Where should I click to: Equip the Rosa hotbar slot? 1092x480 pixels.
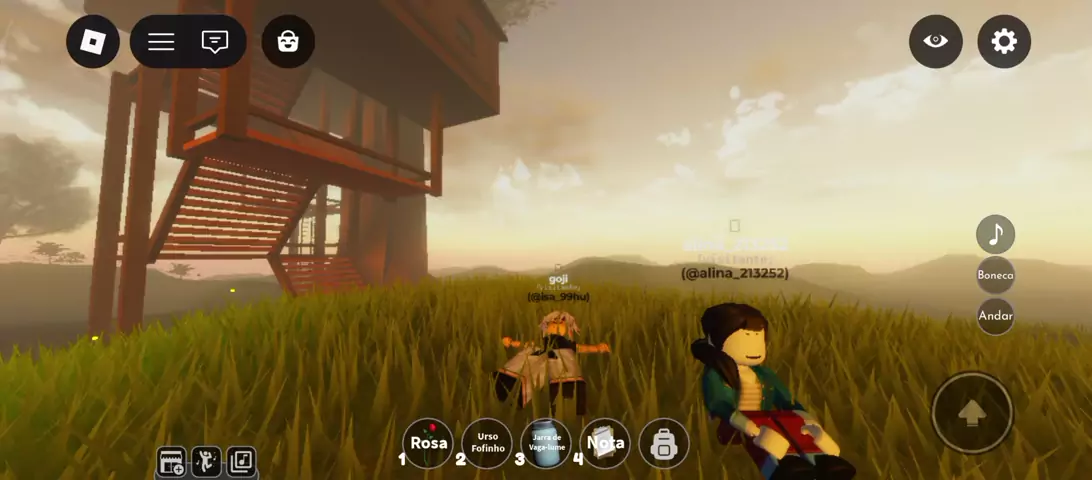(428, 443)
